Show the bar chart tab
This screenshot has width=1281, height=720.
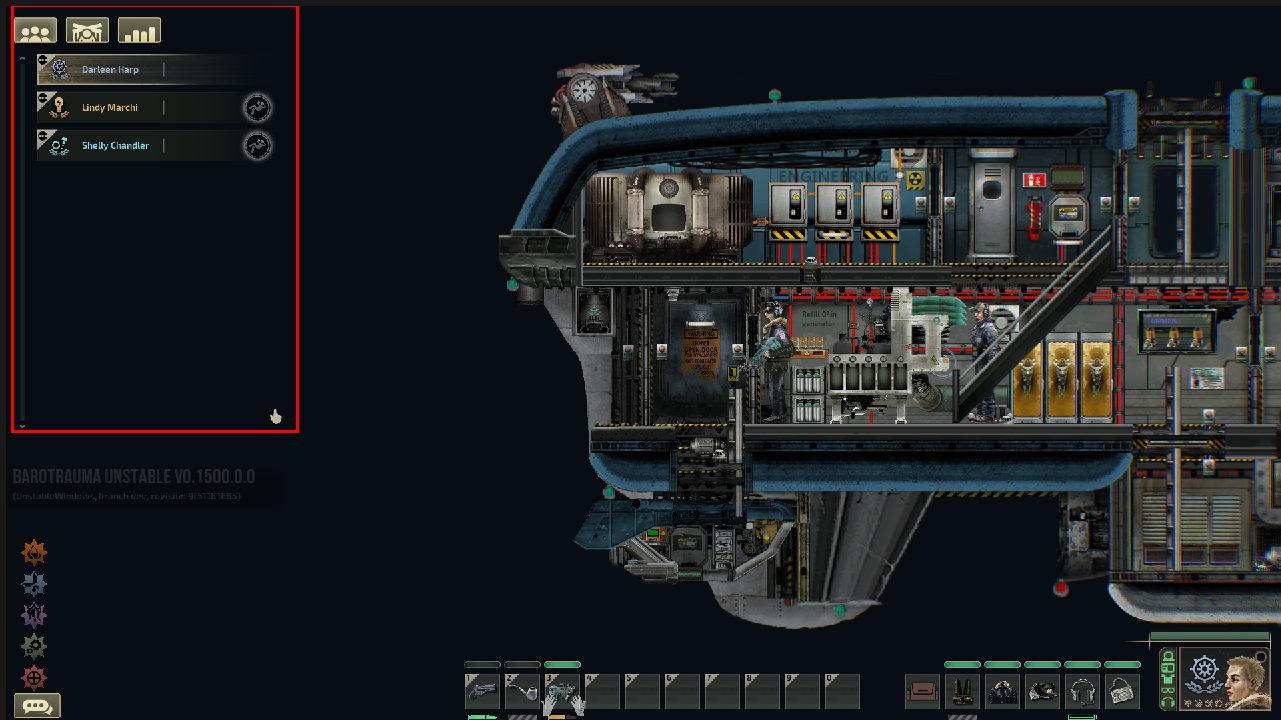[x=139, y=31]
